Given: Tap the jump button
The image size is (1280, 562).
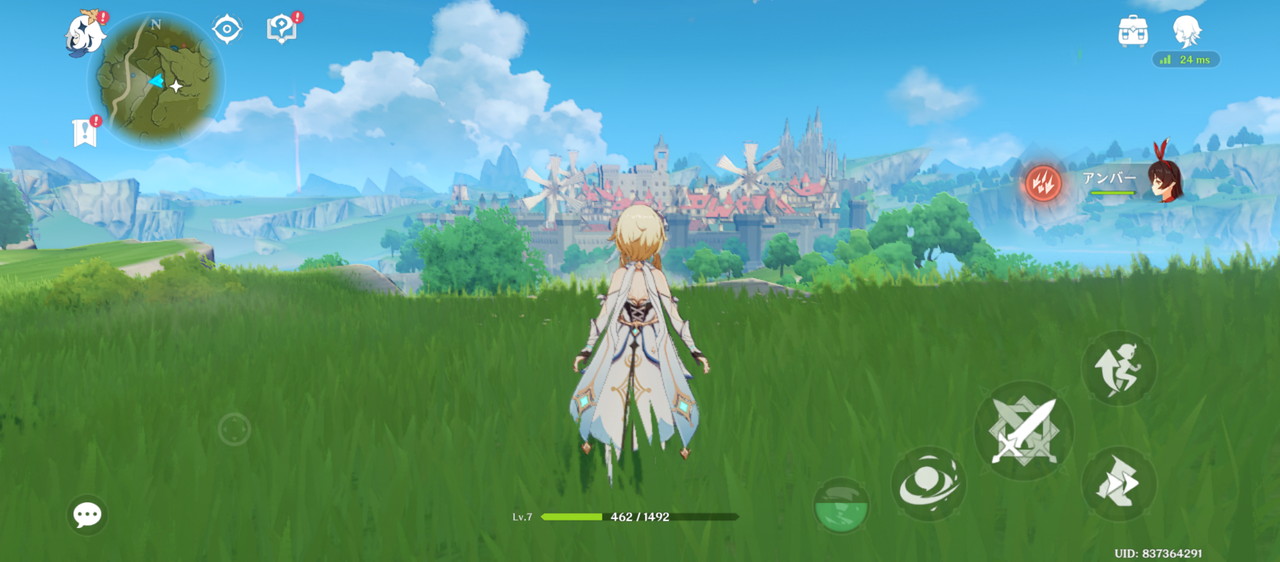Looking at the screenshot, I should 1119,368.
